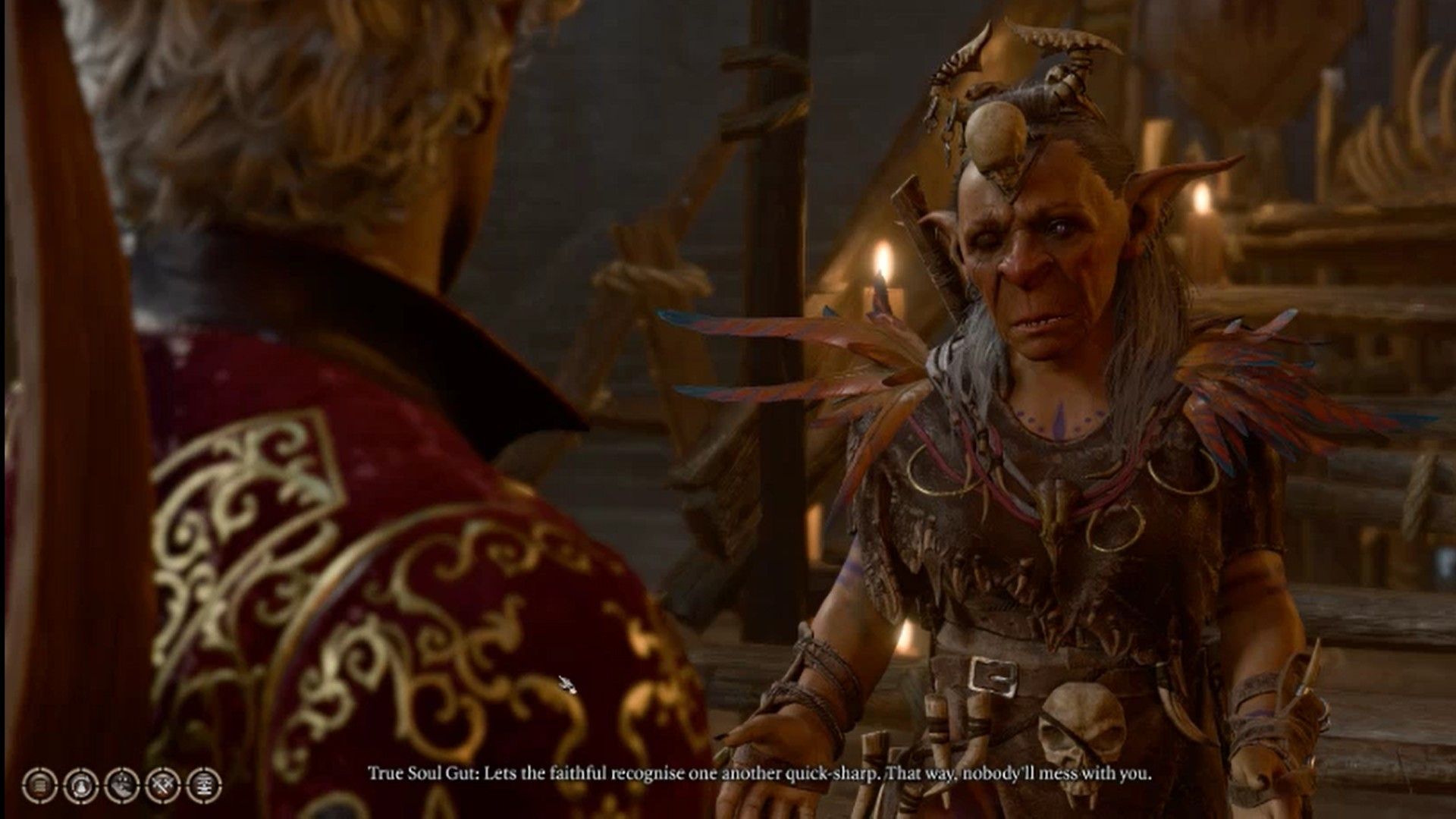Select the flask dialogue icon
Screen dimensions: 1456x819
tap(82, 785)
